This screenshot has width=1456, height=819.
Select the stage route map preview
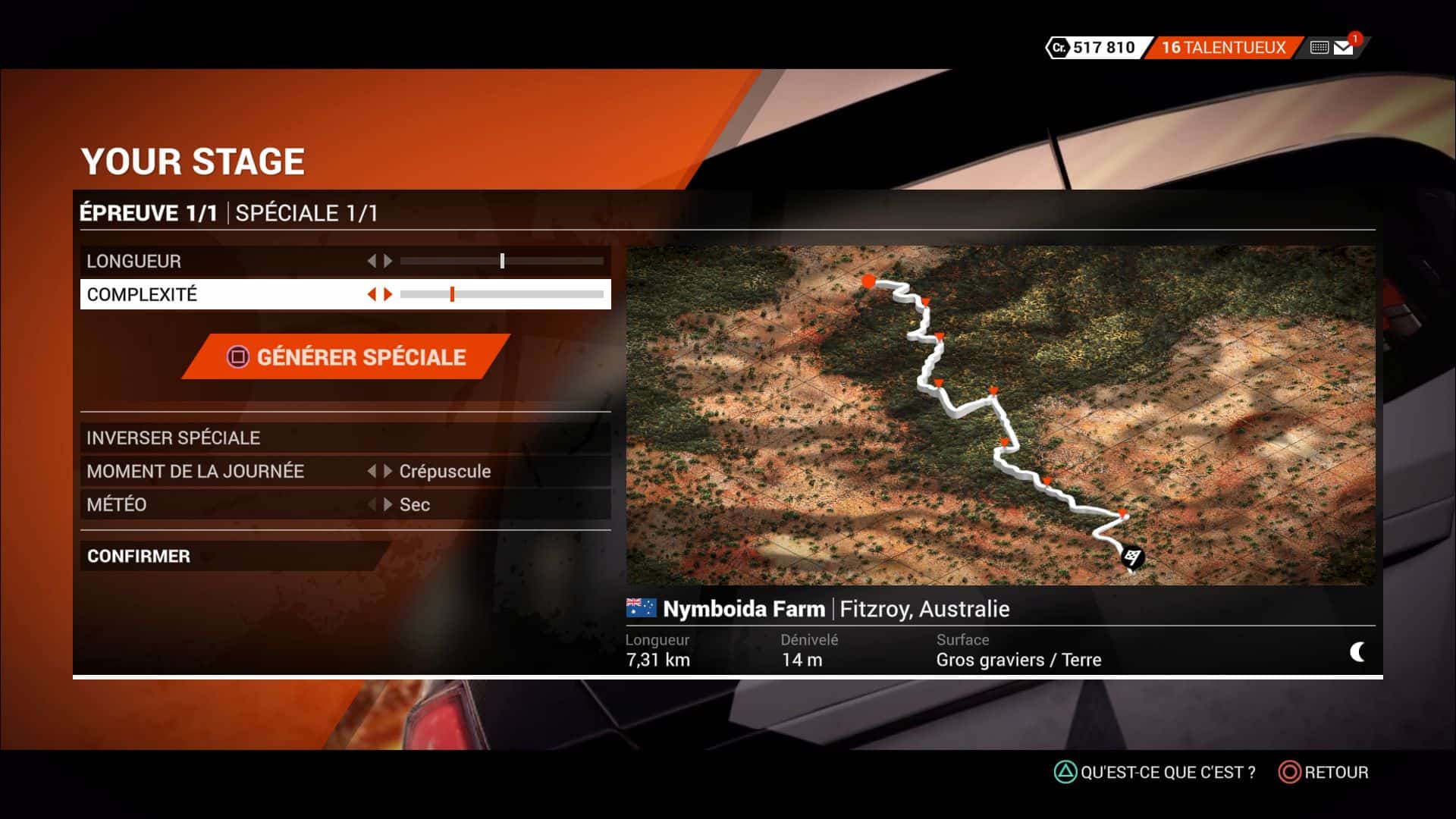pyautogui.click(x=999, y=415)
